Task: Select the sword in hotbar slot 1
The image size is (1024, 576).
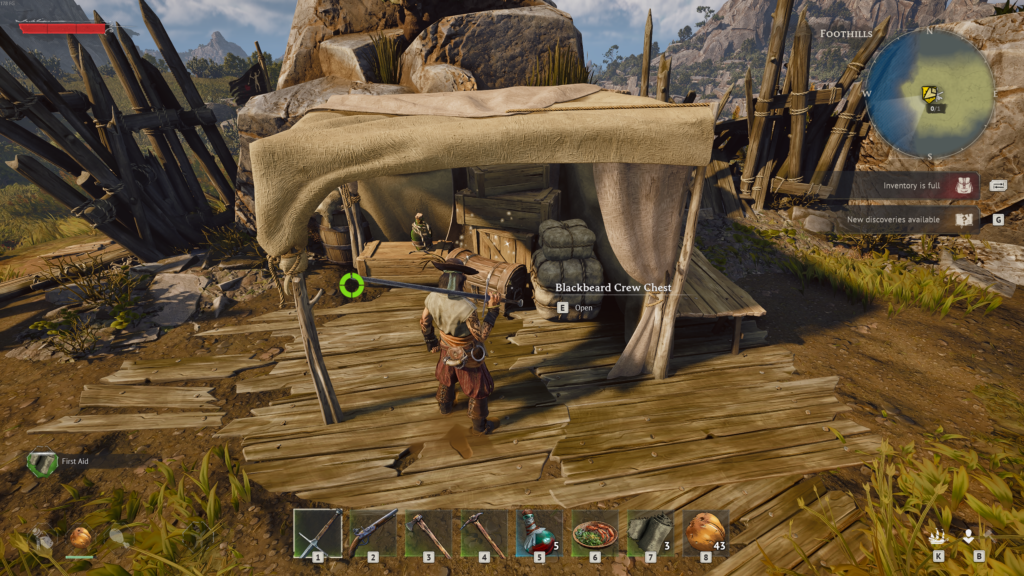Action: pyautogui.click(x=318, y=532)
